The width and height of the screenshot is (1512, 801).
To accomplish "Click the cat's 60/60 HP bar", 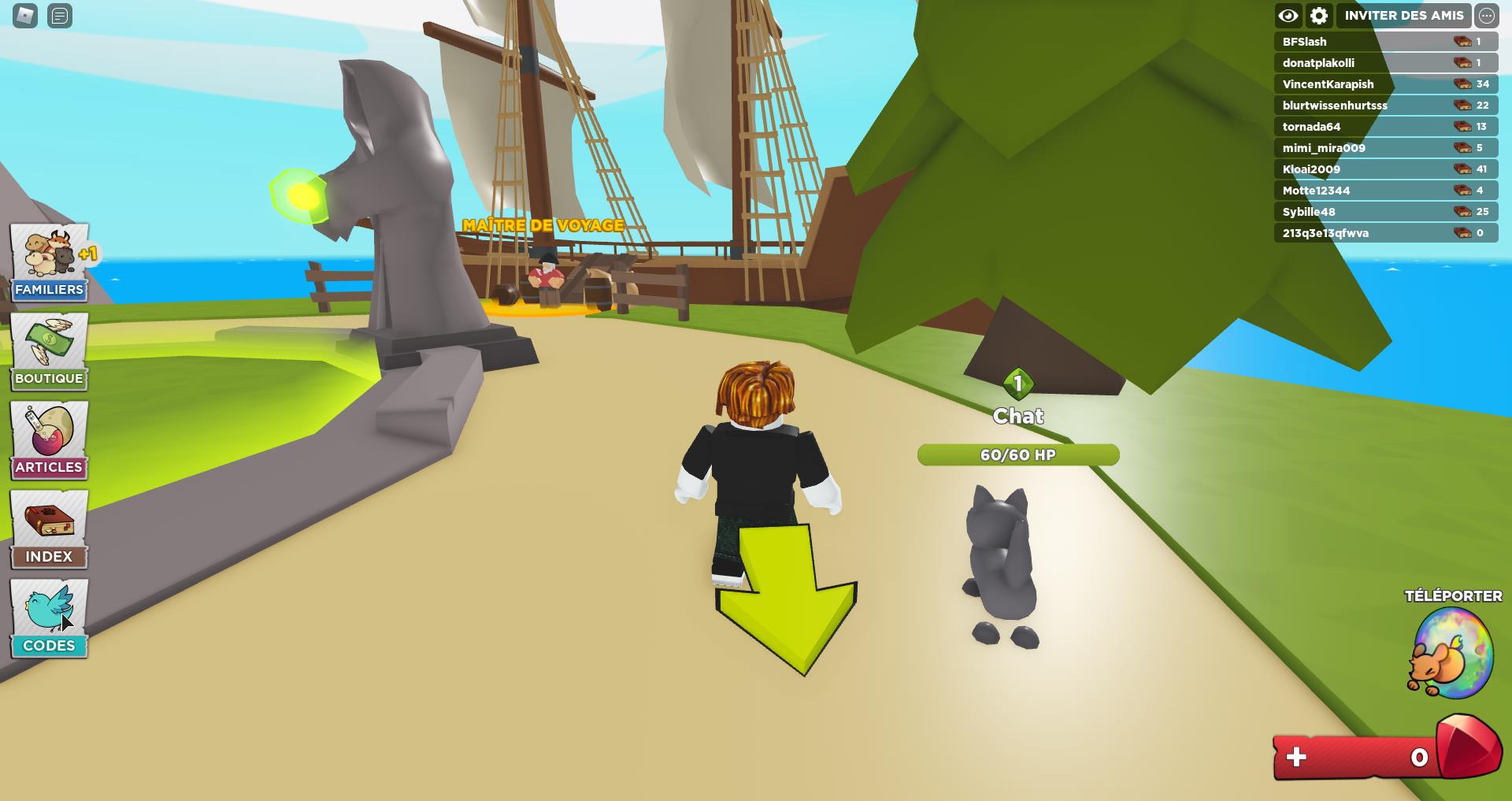I will [x=1017, y=454].
